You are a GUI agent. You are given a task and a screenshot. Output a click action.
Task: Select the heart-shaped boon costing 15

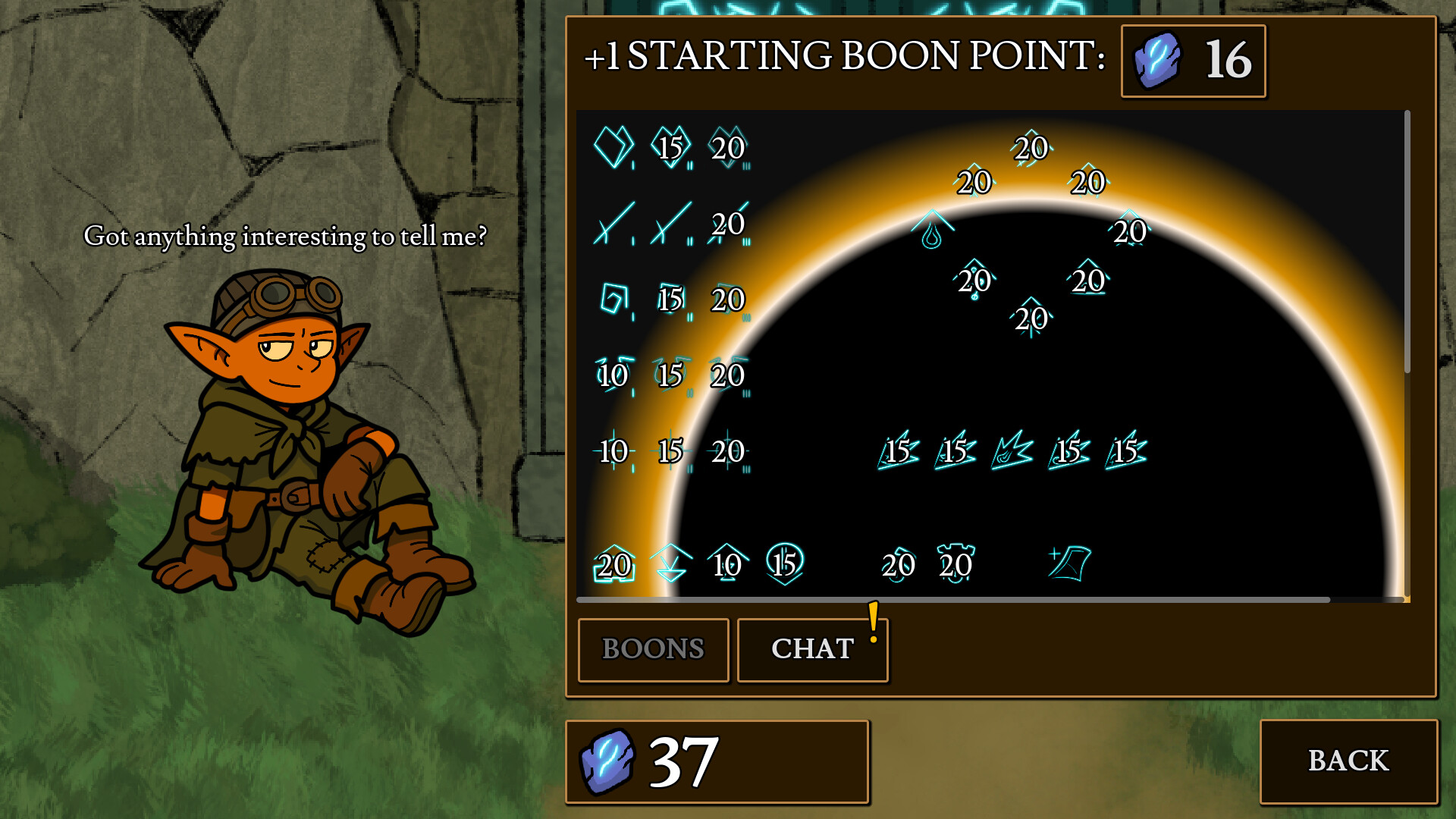tap(670, 146)
